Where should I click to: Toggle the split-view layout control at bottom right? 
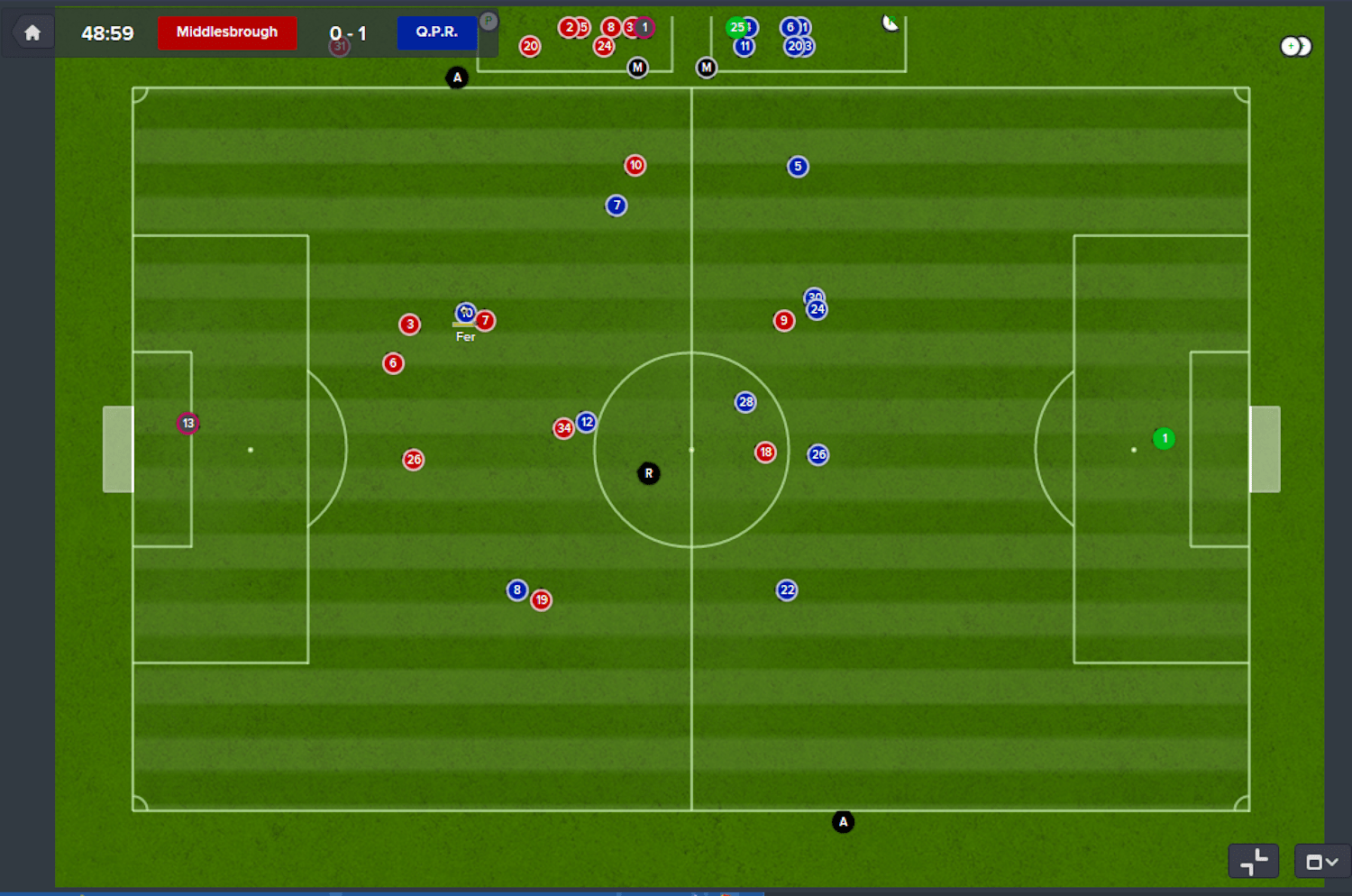point(1255,861)
